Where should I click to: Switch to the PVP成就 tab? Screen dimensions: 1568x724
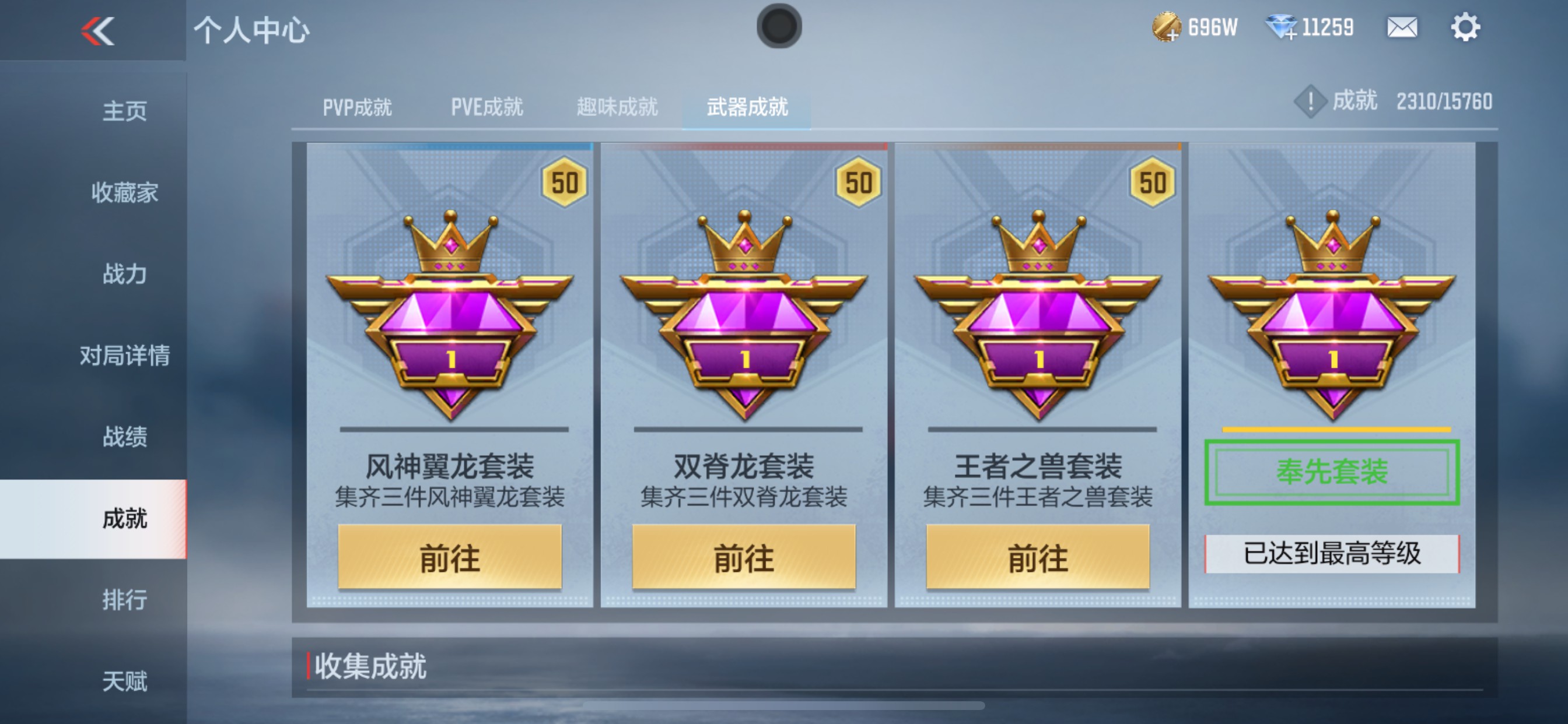(358, 107)
